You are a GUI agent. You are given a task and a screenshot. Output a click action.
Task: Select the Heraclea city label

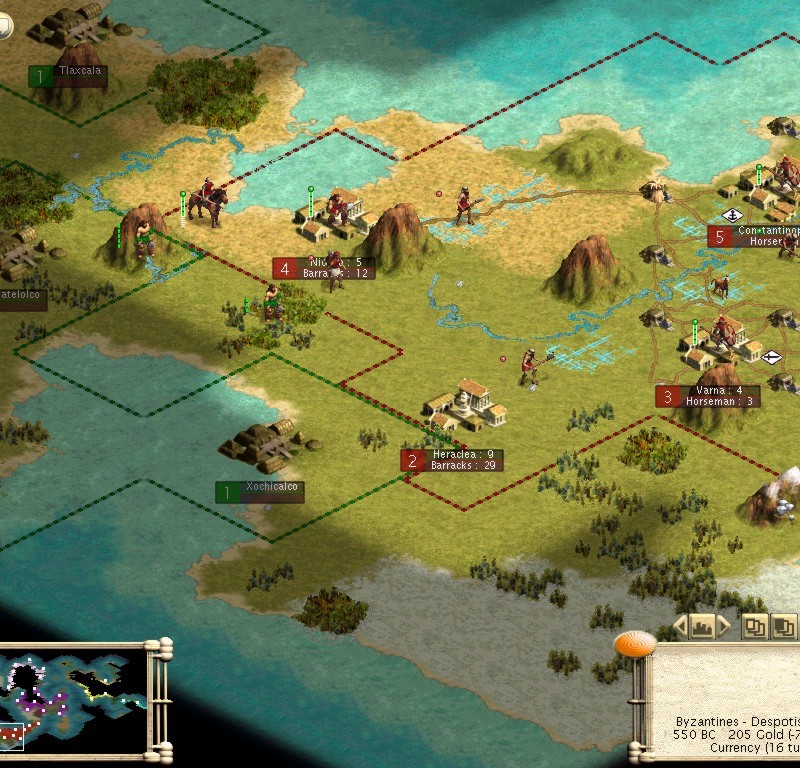tap(452, 460)
